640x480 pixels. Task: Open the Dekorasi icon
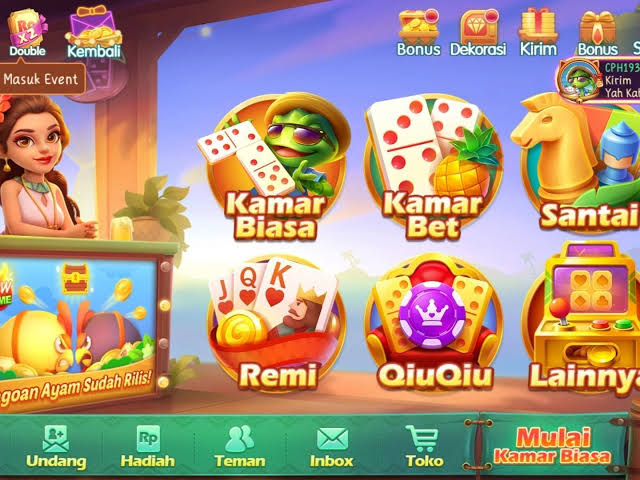(x=477, y=30)
